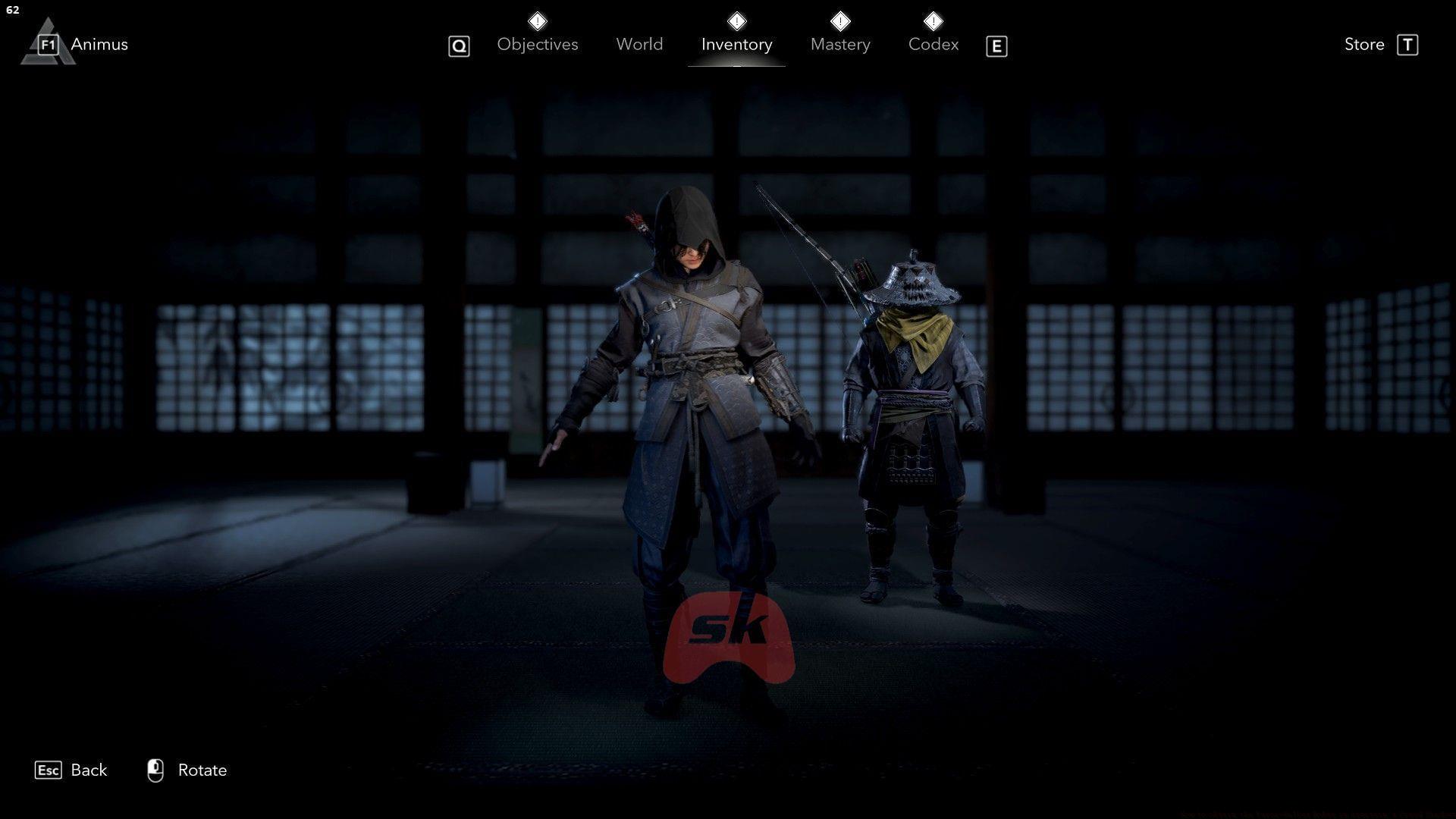Switch to the Mastery tab
The image size is (1456, 819).
[840, 44]
